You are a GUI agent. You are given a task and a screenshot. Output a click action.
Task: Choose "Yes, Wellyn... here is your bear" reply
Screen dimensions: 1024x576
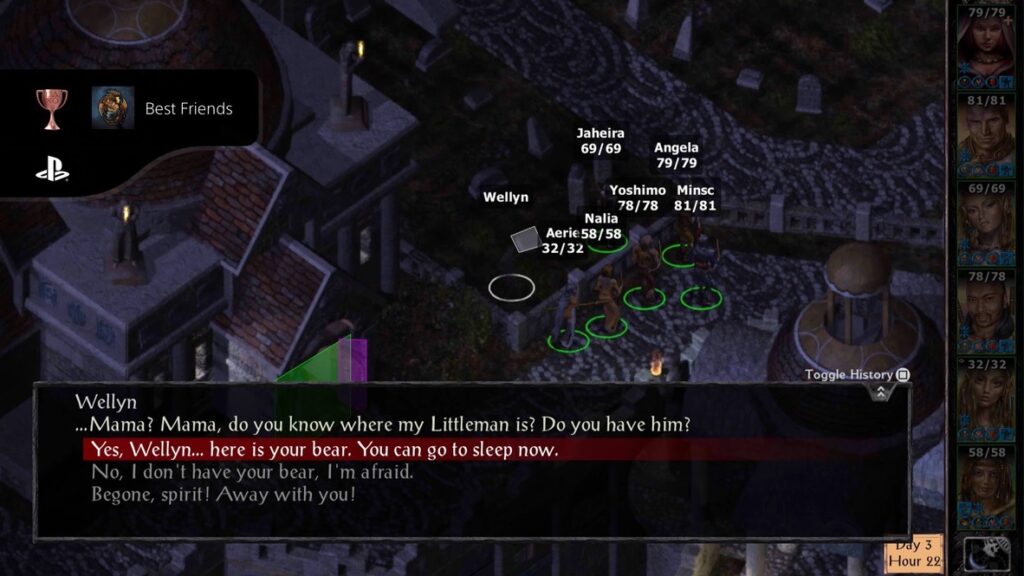325,450
